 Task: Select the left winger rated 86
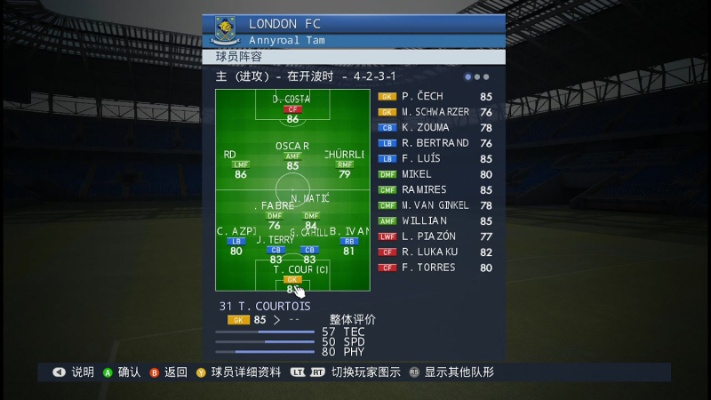(x=240, y=164)
